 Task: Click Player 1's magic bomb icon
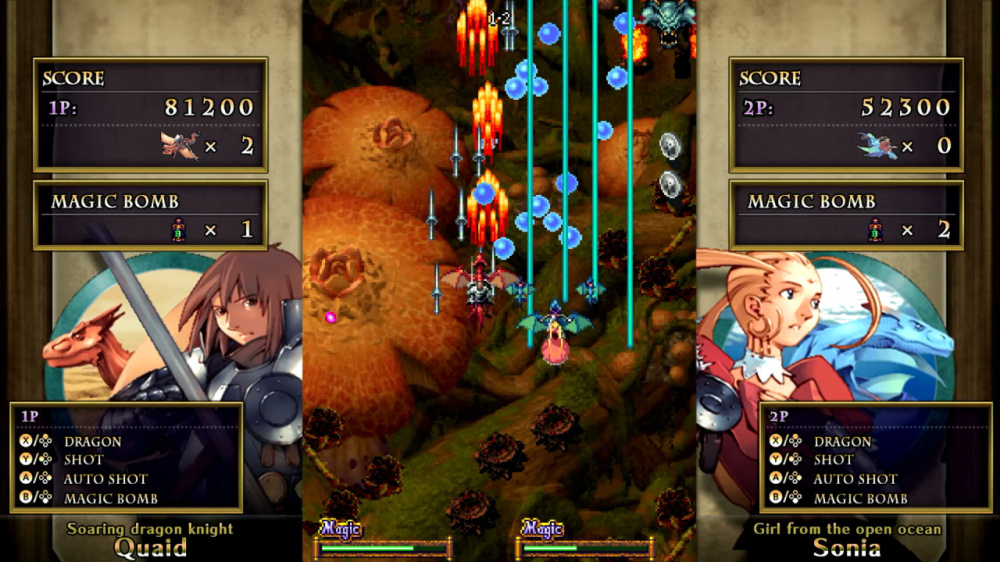click(x=180, y=230)
